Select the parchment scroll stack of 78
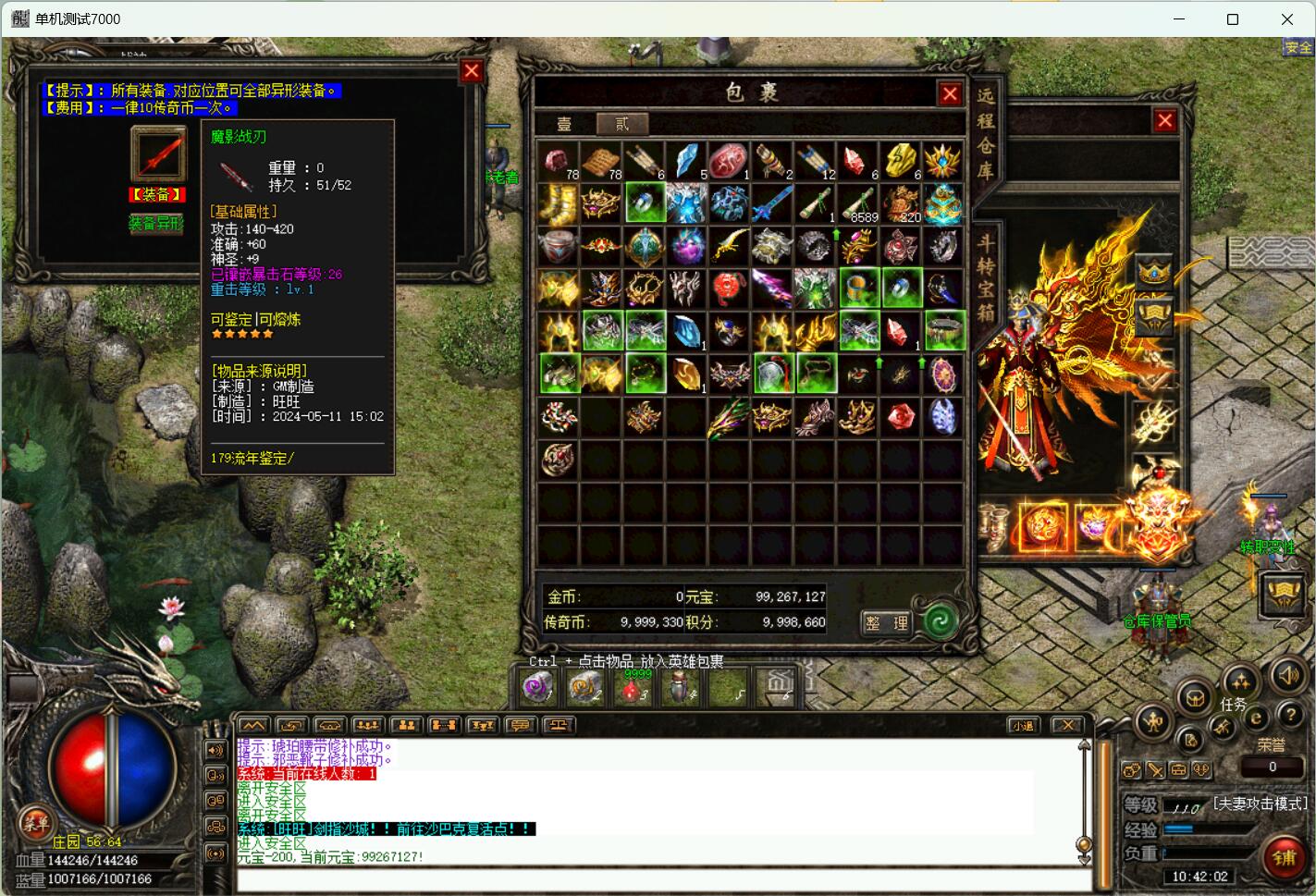The image size is (1316, 896). point(601,161)
